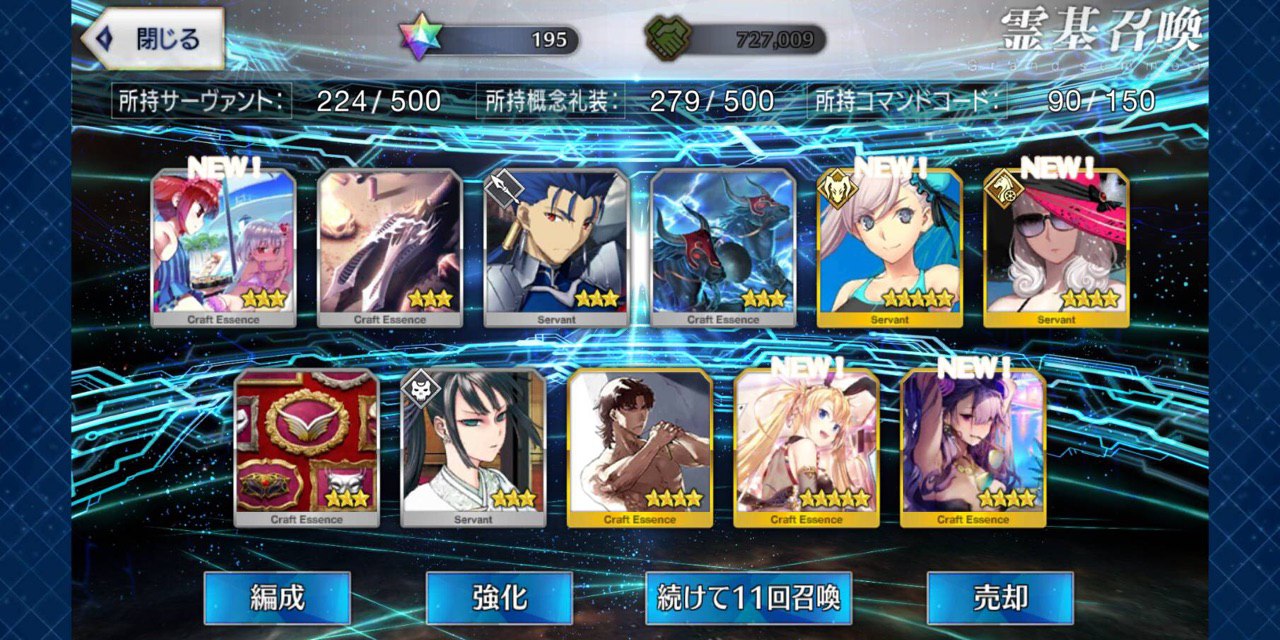The image size is (1280, 640).
Task: View the five-star swimsuit servant with pink hair
Action: pos(890,248)
